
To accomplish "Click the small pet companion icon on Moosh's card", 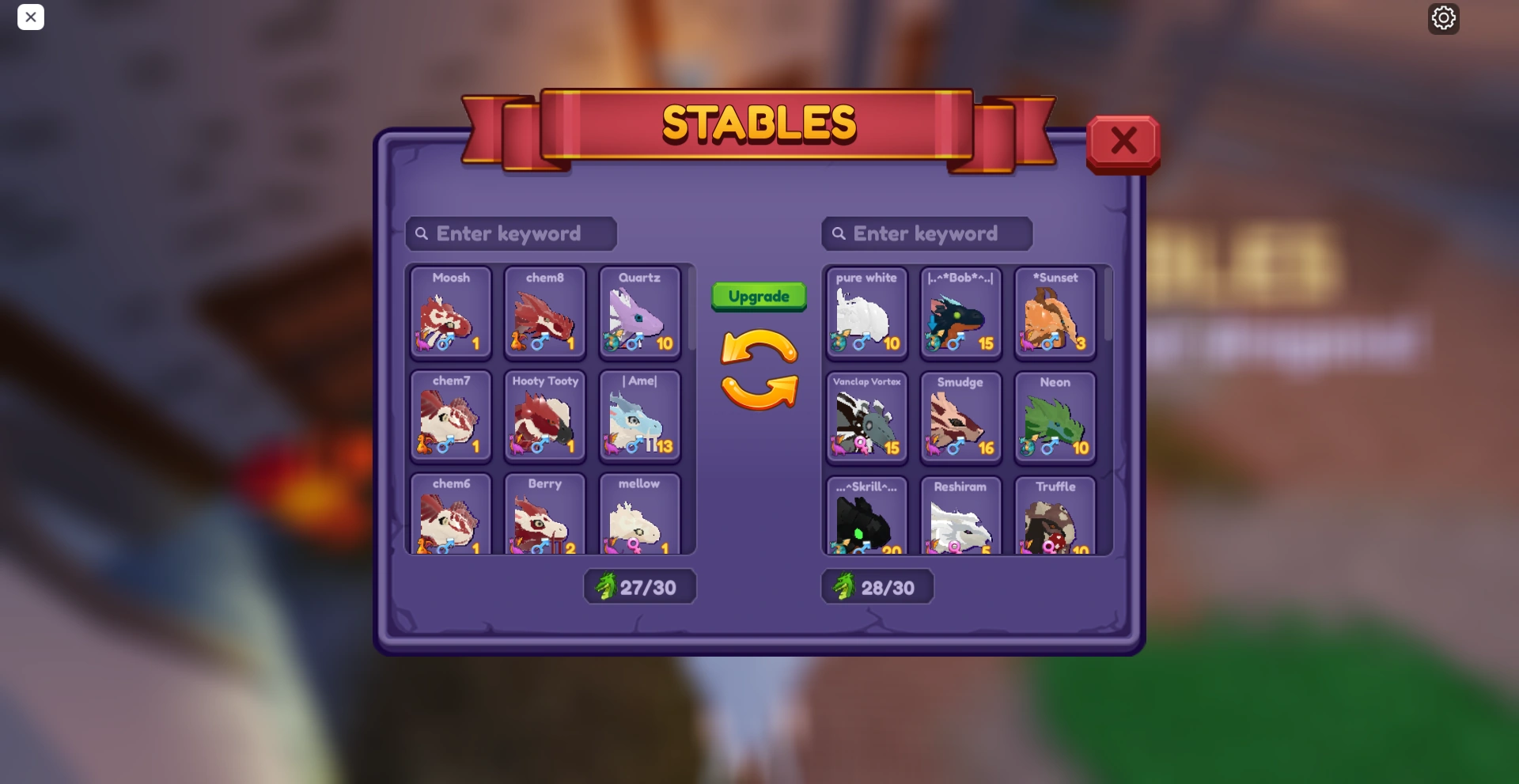I will (x=422, y=343).
